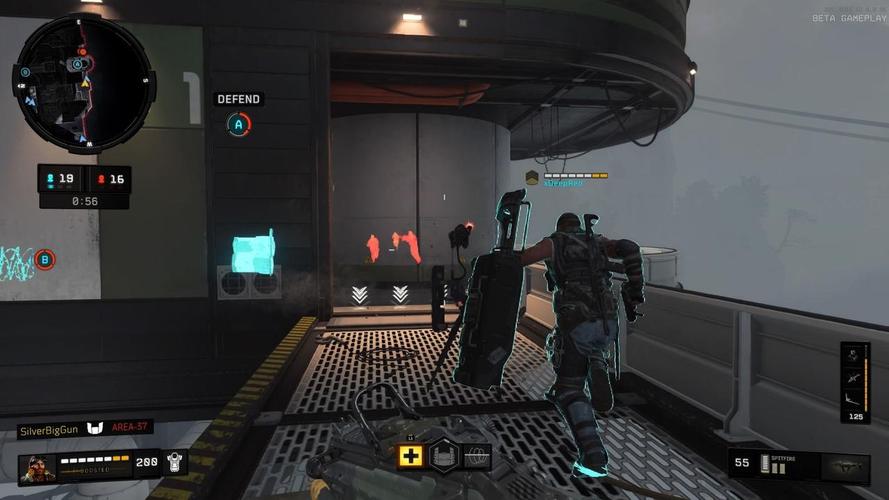Select the Defend A objective marker
The width and height of the screenshot is (889, 500).
pos(237,125)
